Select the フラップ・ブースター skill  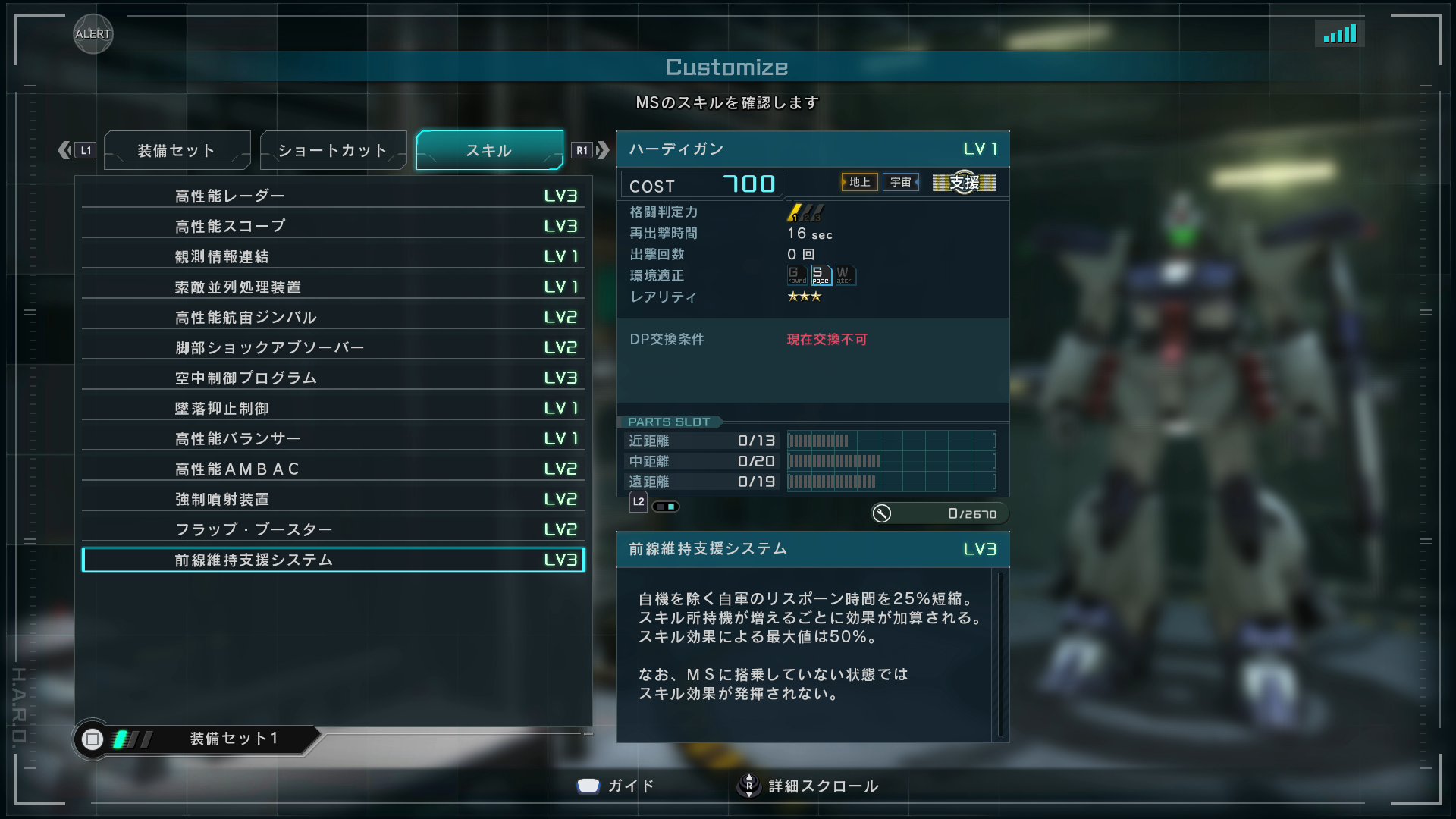(333, 529)
